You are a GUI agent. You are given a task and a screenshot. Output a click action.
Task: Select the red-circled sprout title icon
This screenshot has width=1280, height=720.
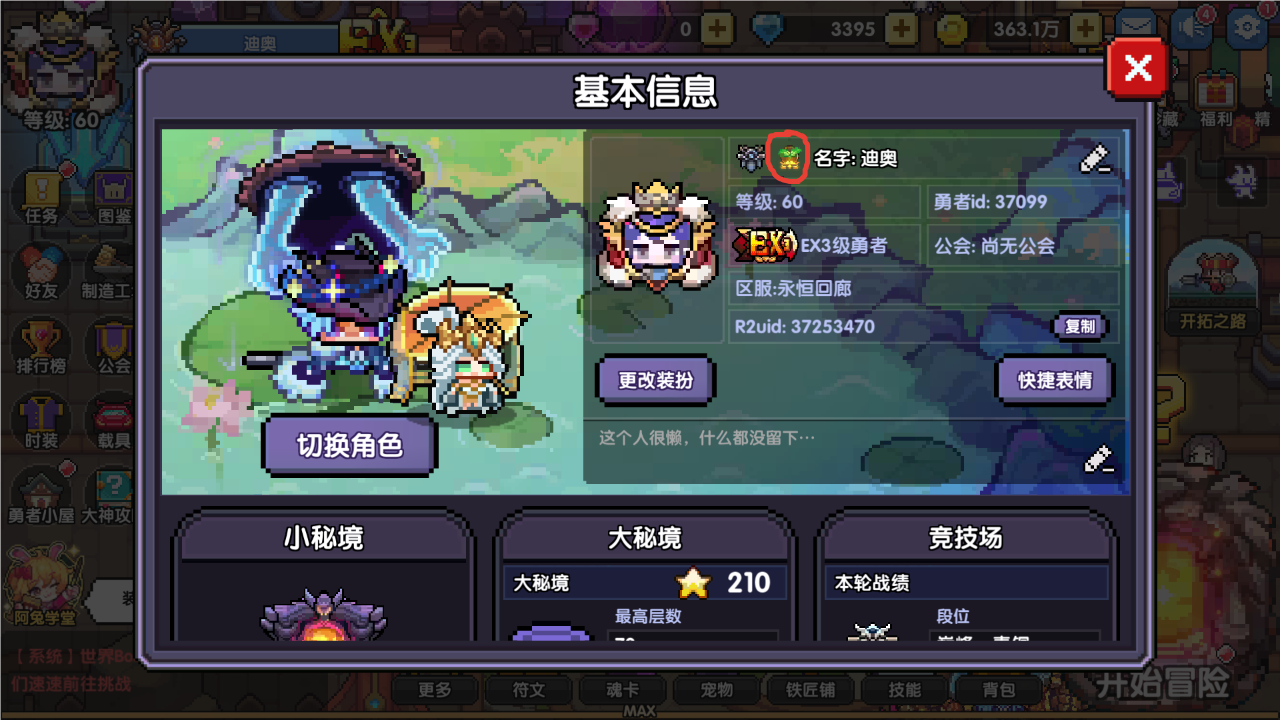pyautogui.click(x=789, y=155)
